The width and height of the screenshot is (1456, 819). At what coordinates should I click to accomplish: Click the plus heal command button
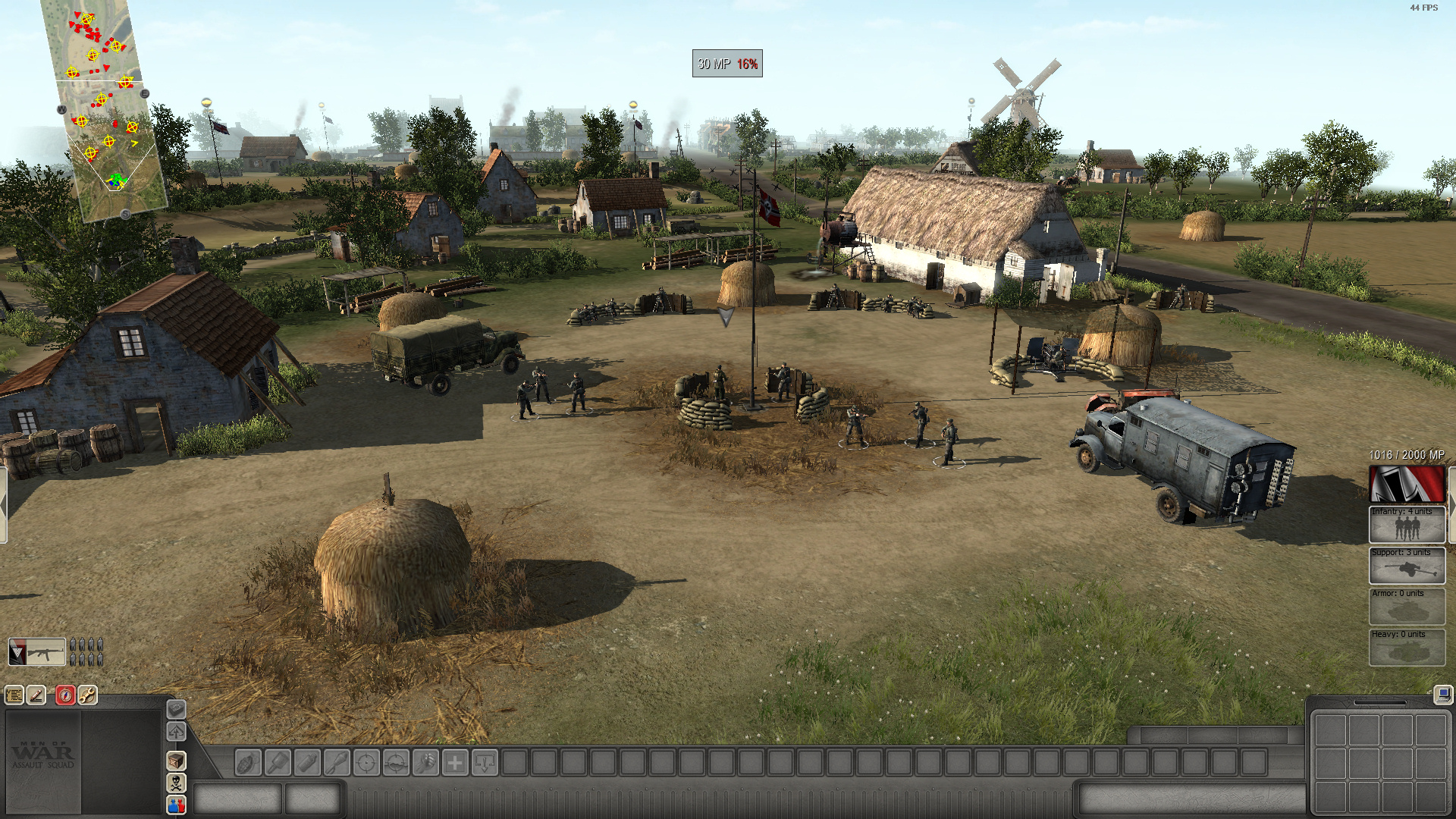(x=455, y=762)
